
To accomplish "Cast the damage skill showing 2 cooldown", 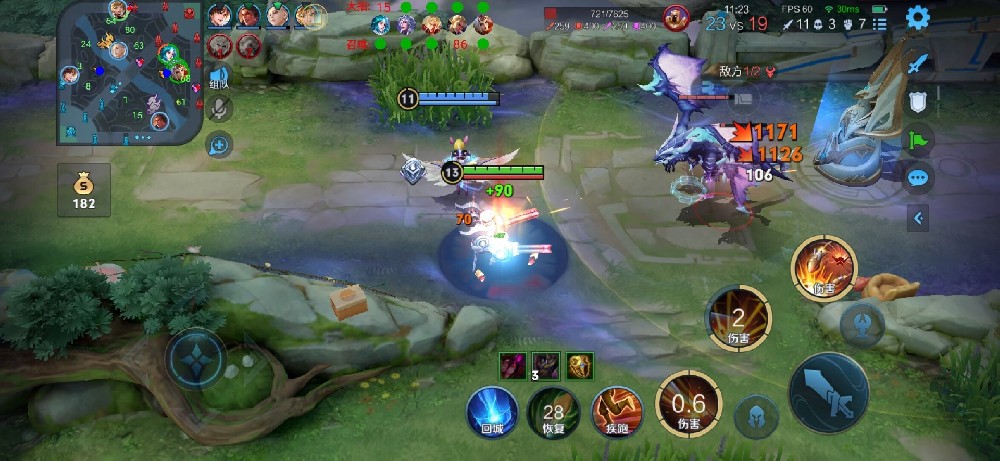I will (738, 319).
